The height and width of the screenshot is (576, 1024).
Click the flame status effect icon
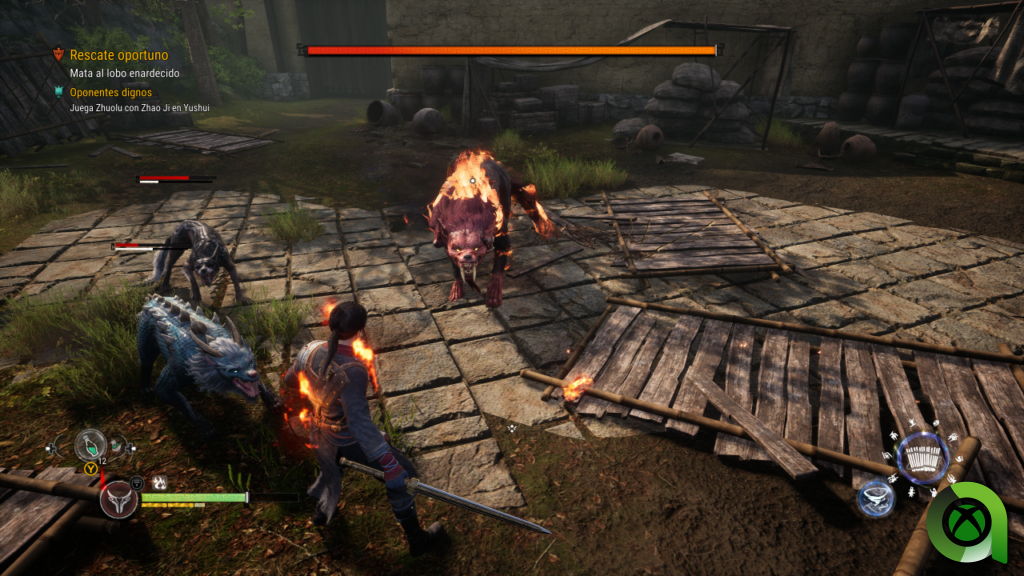(x=158, y=482)
